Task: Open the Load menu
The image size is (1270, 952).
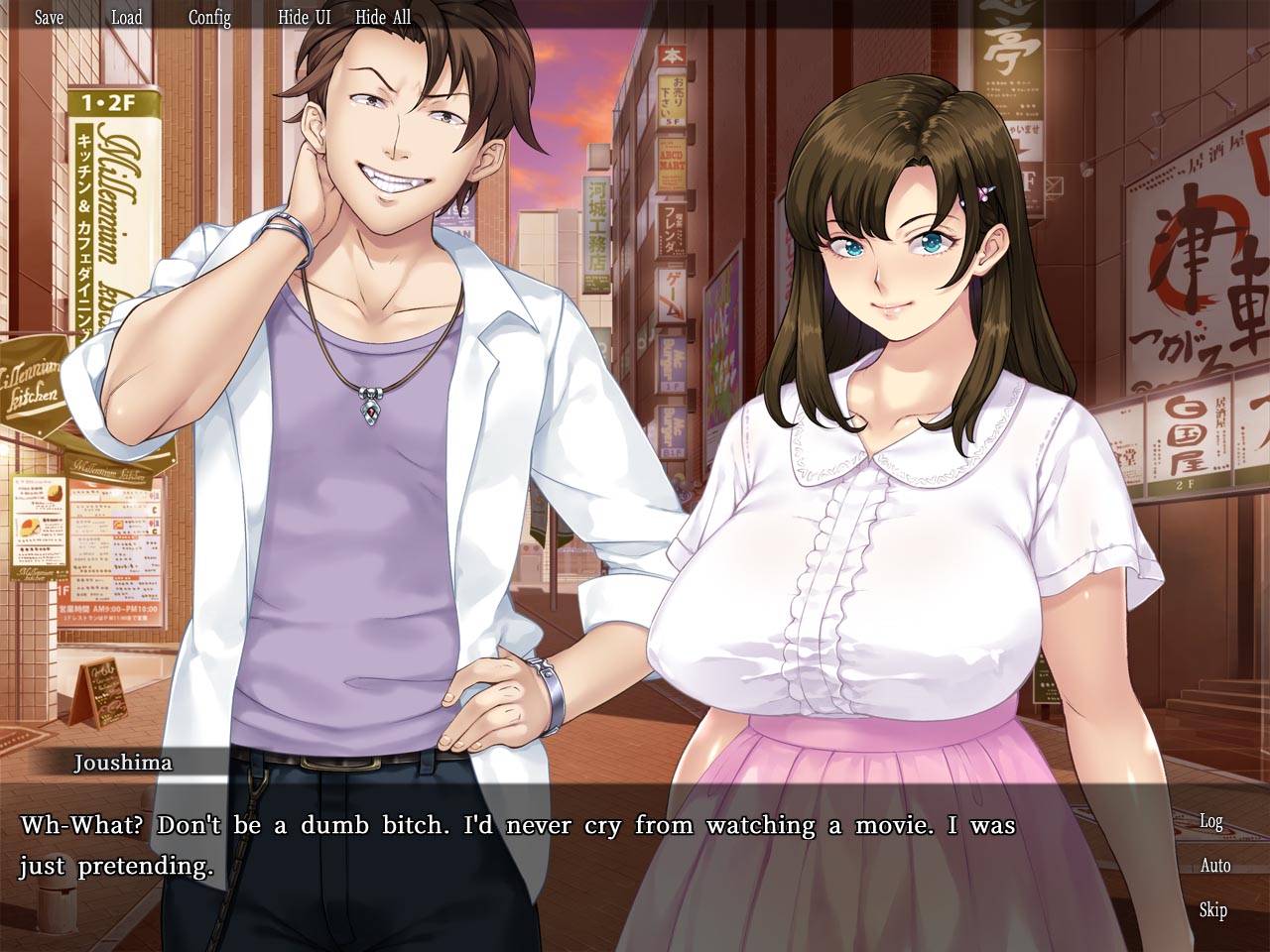Action: [x=126, y=18]
